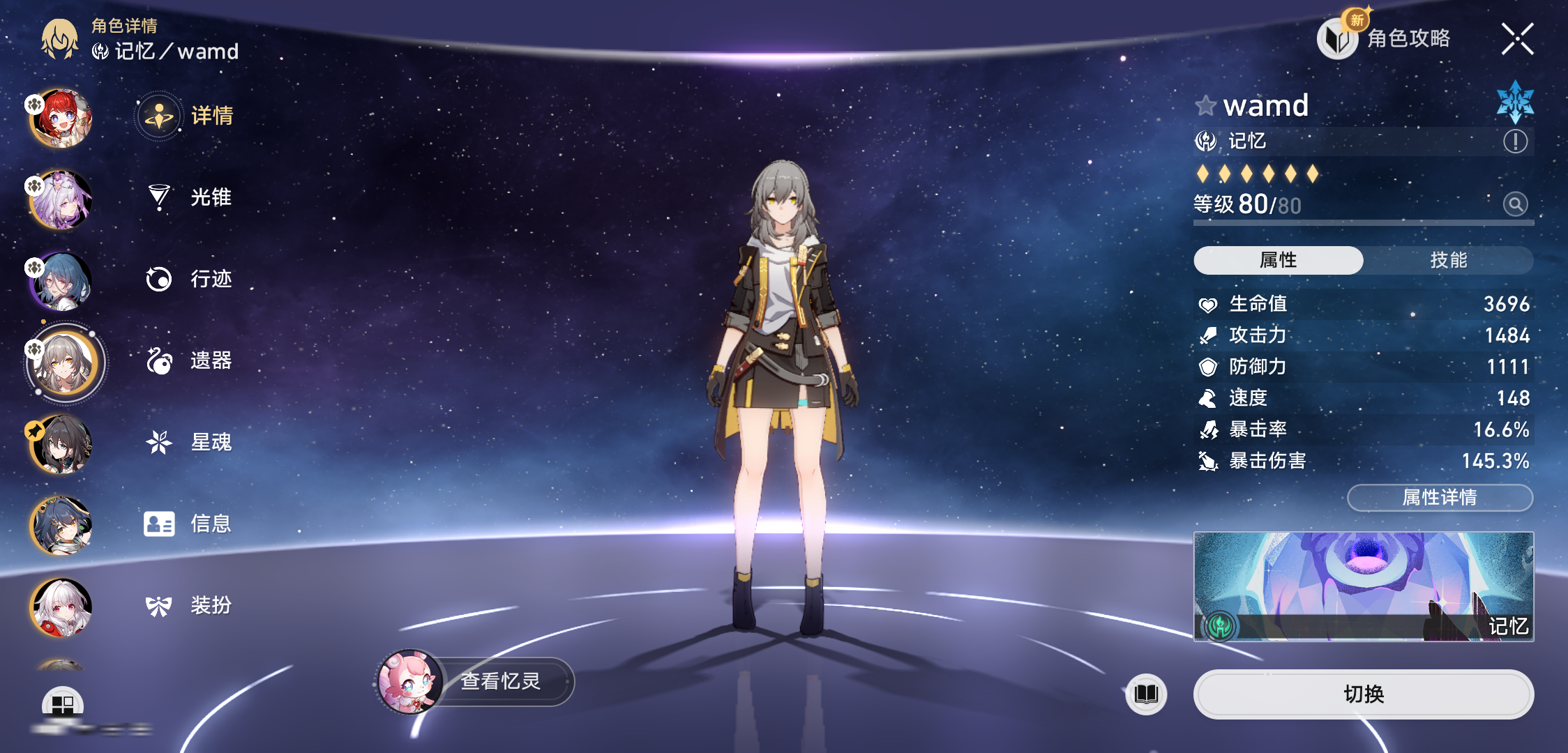Click the 切换 switch button
The width and height of the screenshot is (1568, 753).
(x=1363, y=694)
